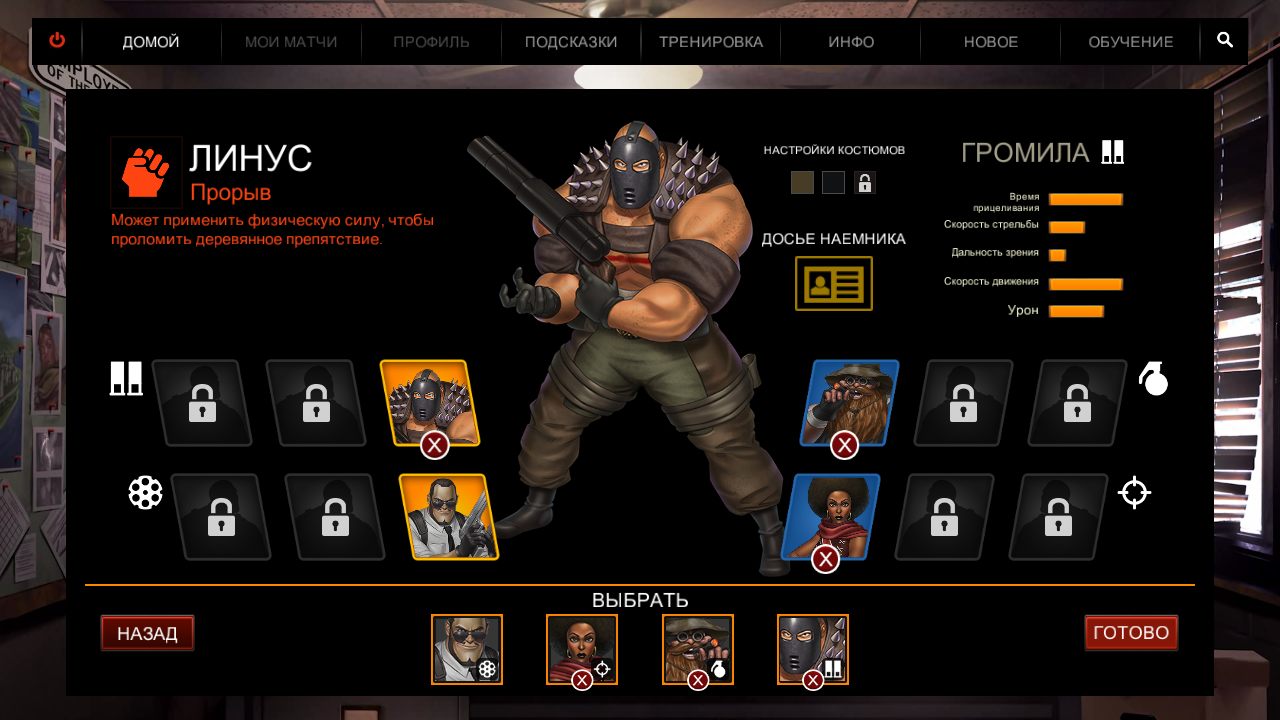Screen dimensions: 1280x720
Task: Open the ТРЕНИРОВКА menu item
Action: click(x=710, y=41)
